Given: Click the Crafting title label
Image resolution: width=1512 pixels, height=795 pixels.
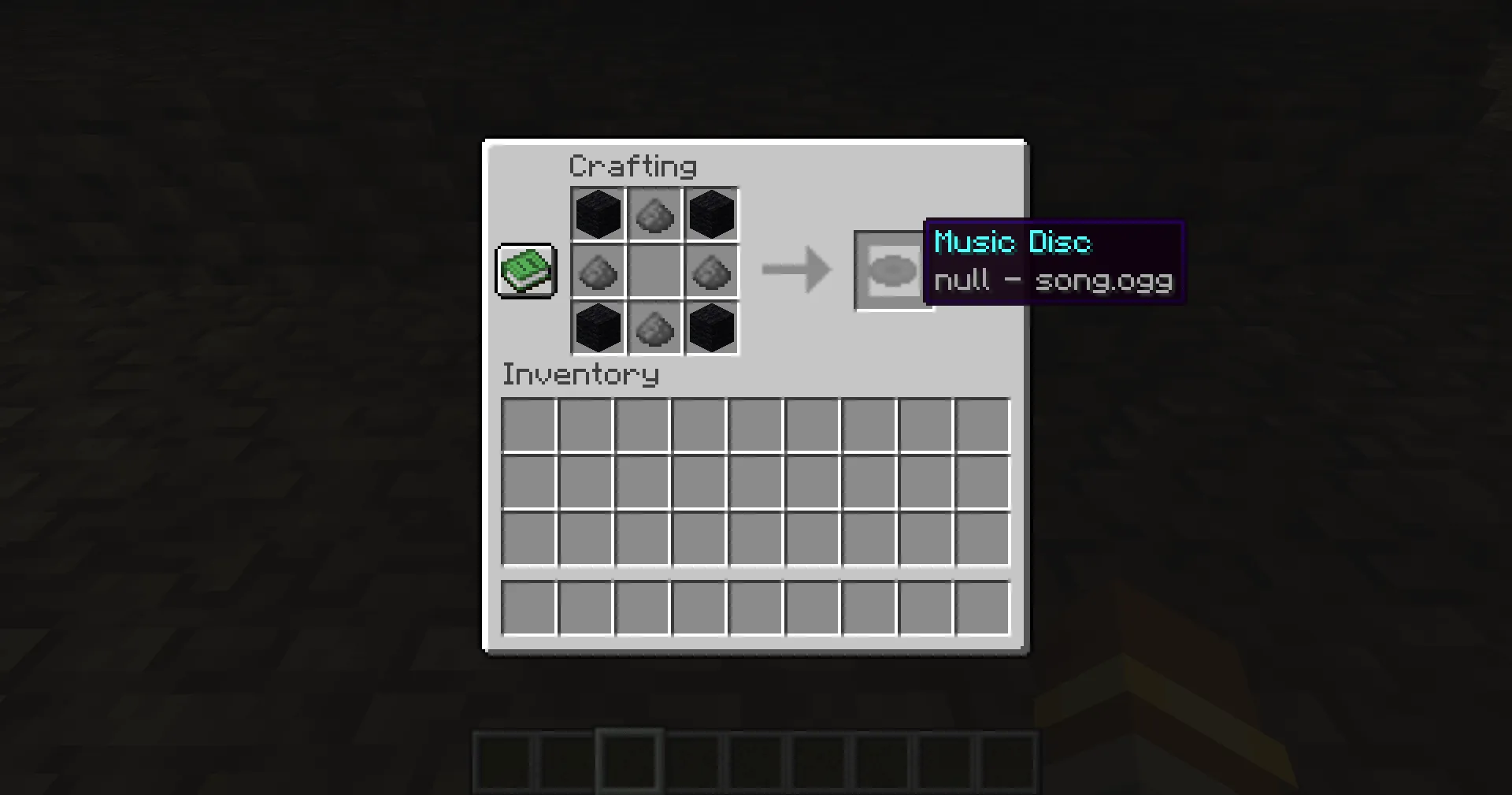Looking at the screenshot, I should [x=632, y=165].
